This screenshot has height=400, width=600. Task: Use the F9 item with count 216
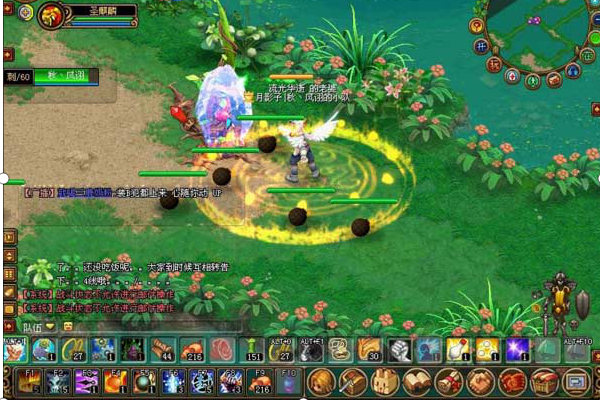(x=259, y=381)
